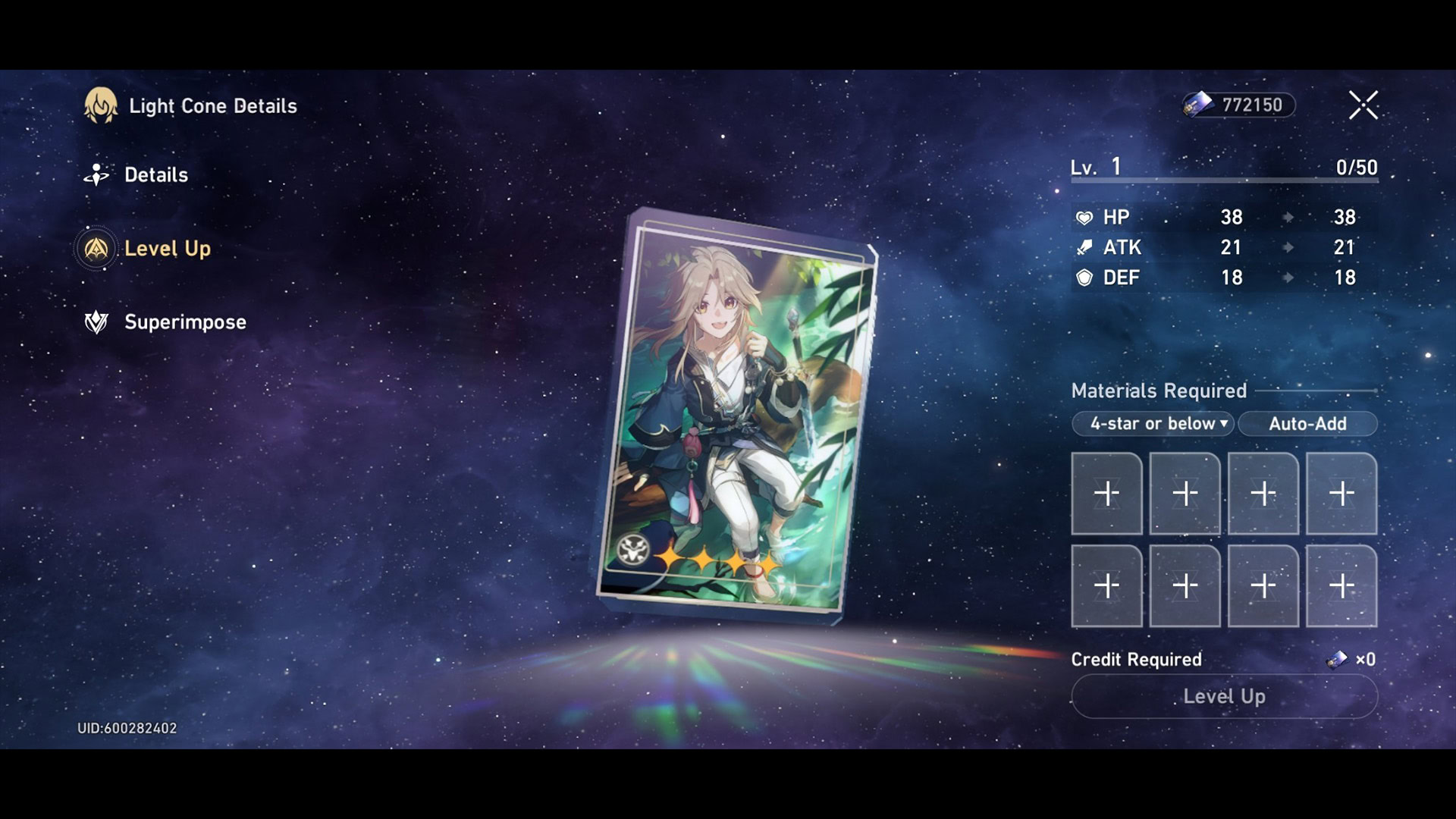Close the Light Cone Details screen
1456x819 pixels.
coord(1363,105)
